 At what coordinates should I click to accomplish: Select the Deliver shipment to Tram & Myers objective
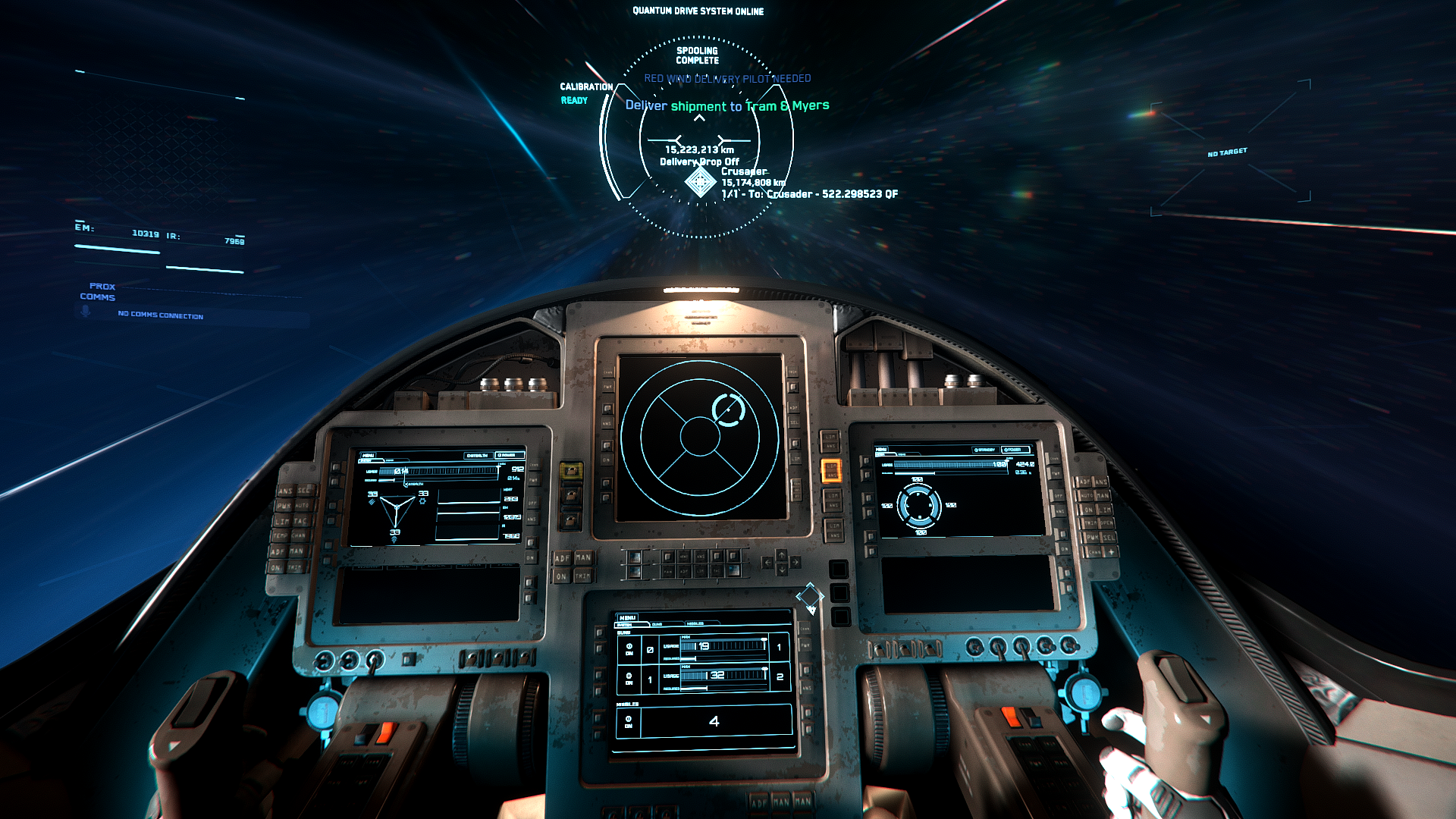726,106
